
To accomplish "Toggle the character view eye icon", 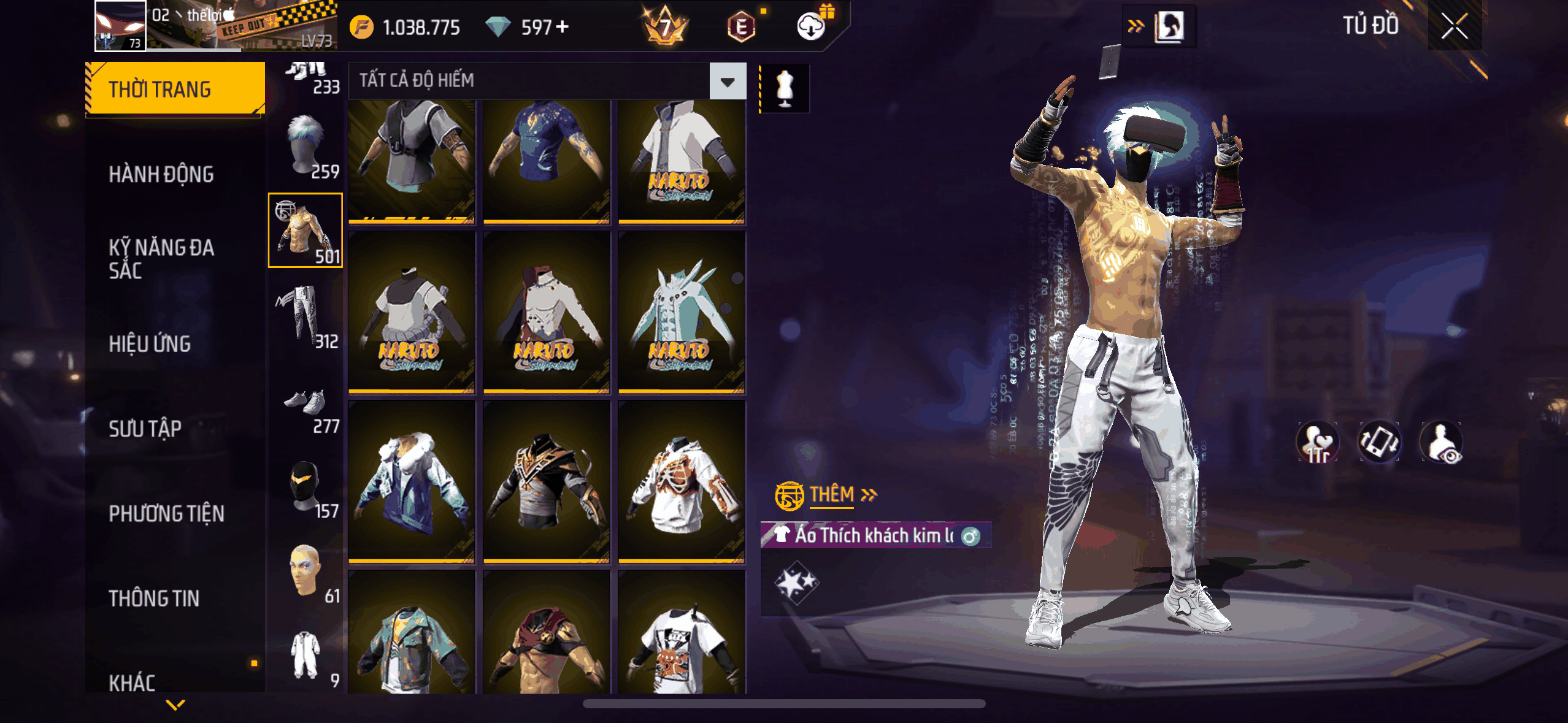I will 1441,443.
